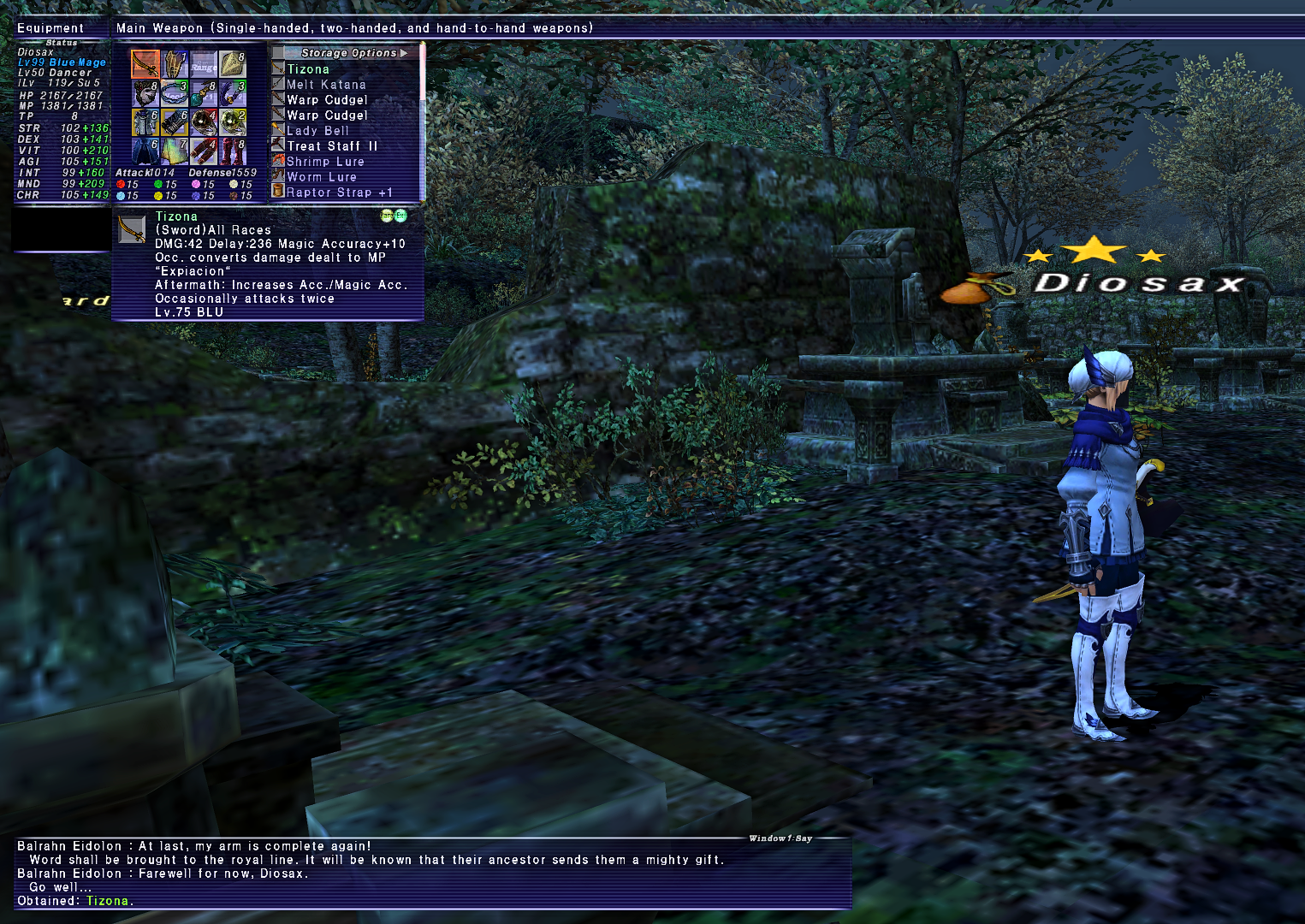Choose the Shrimp Lure entry
This screenshot has width=1305, height=924.
[325, 162]
